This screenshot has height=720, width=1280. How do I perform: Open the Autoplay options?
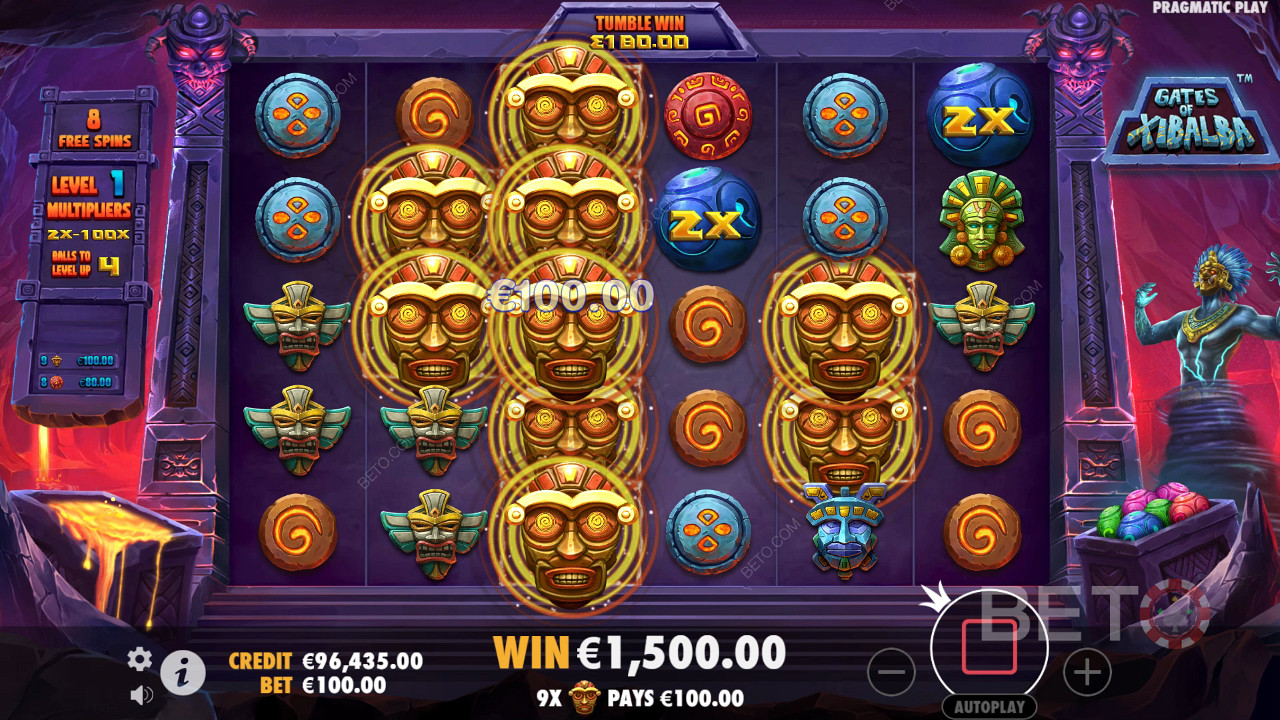[989, 706]
